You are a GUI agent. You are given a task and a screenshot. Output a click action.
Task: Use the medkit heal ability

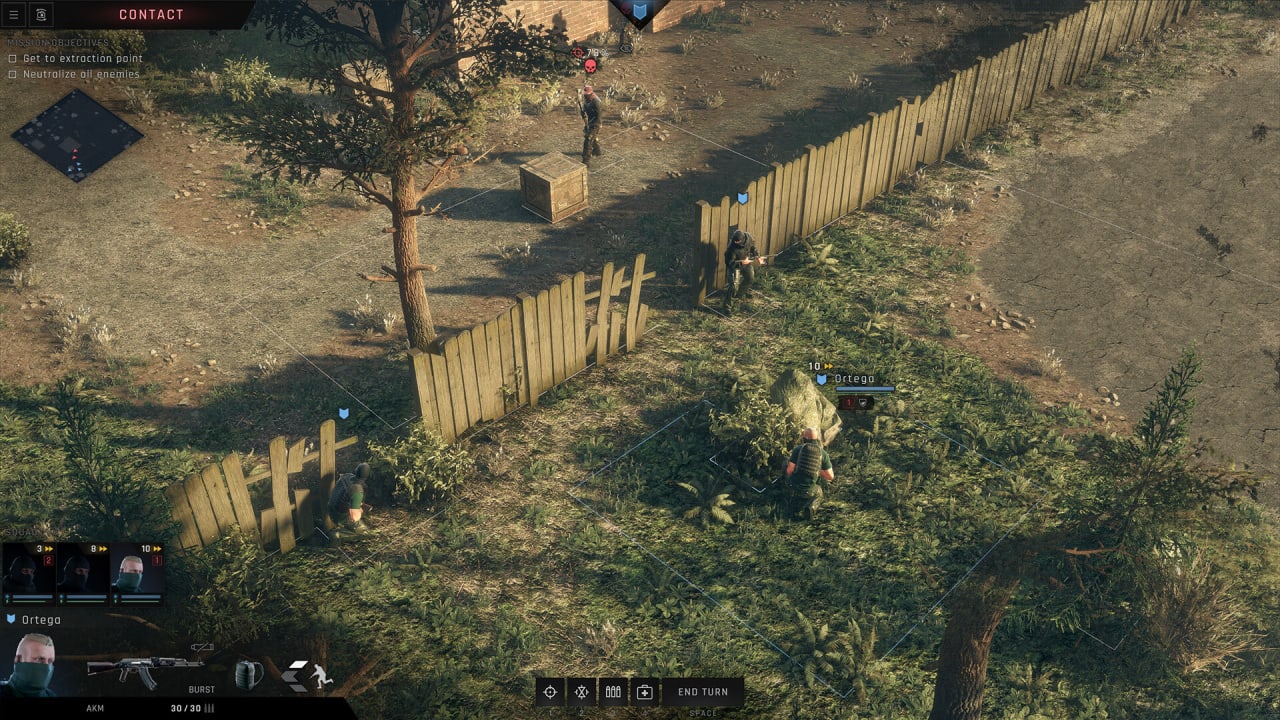[x=645, y=692]
